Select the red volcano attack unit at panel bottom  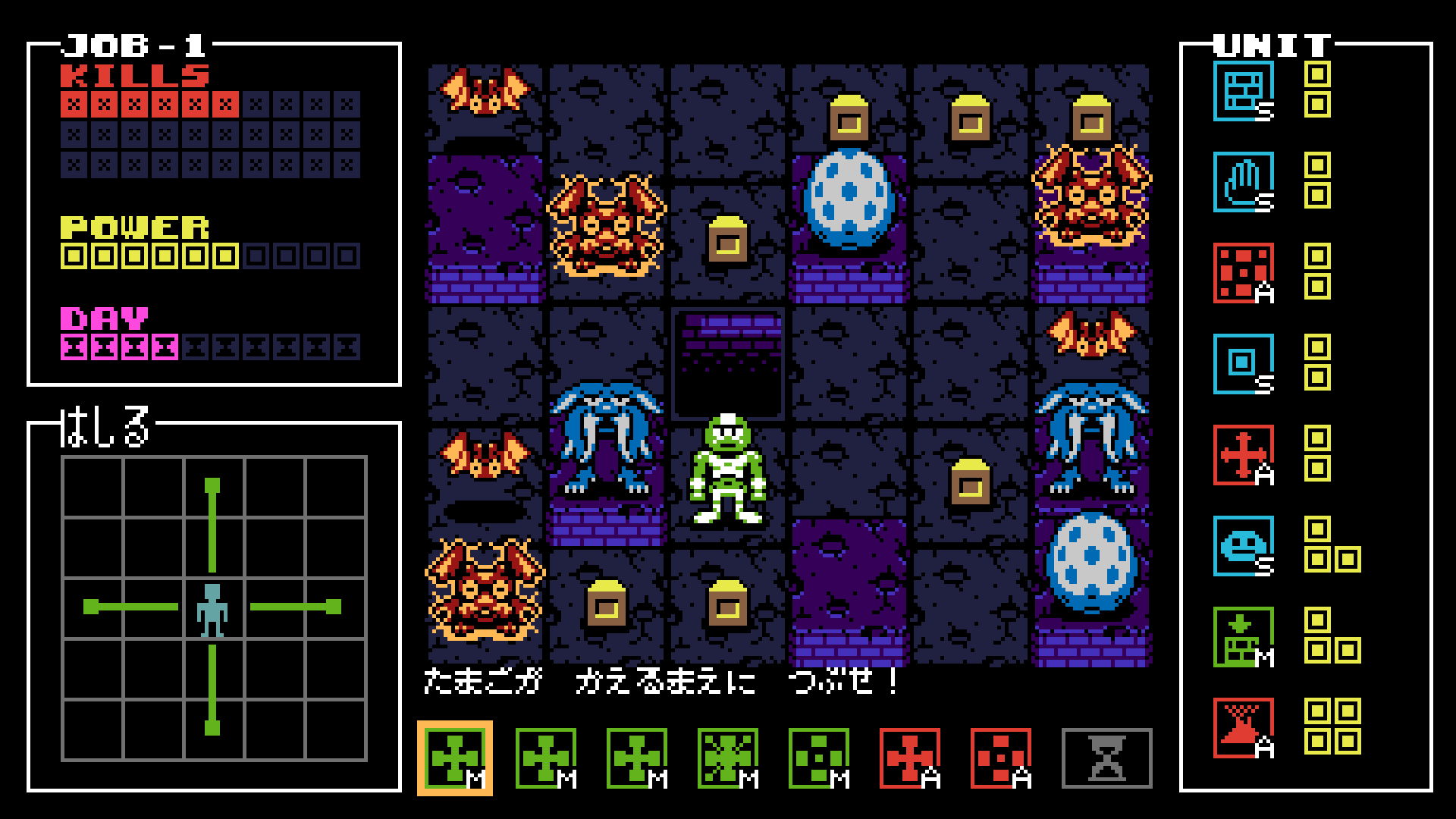[1244, 728]
